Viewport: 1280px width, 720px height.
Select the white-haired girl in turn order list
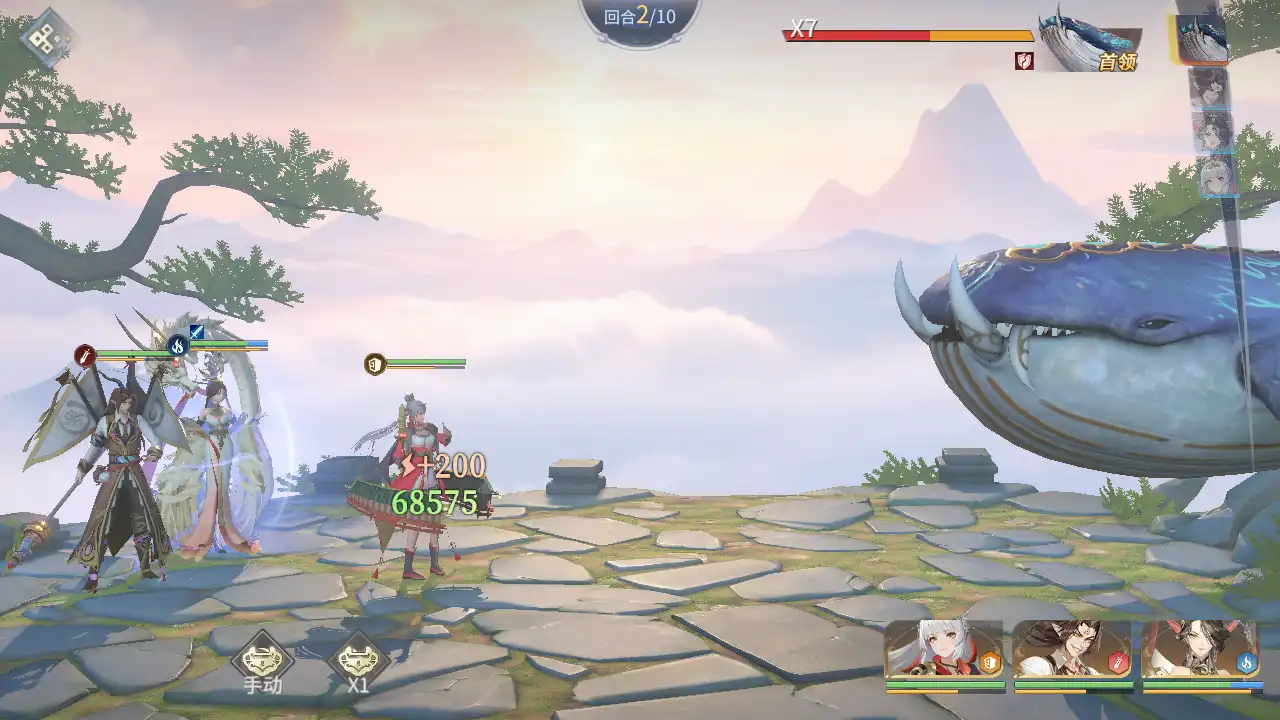(1213, 177)
